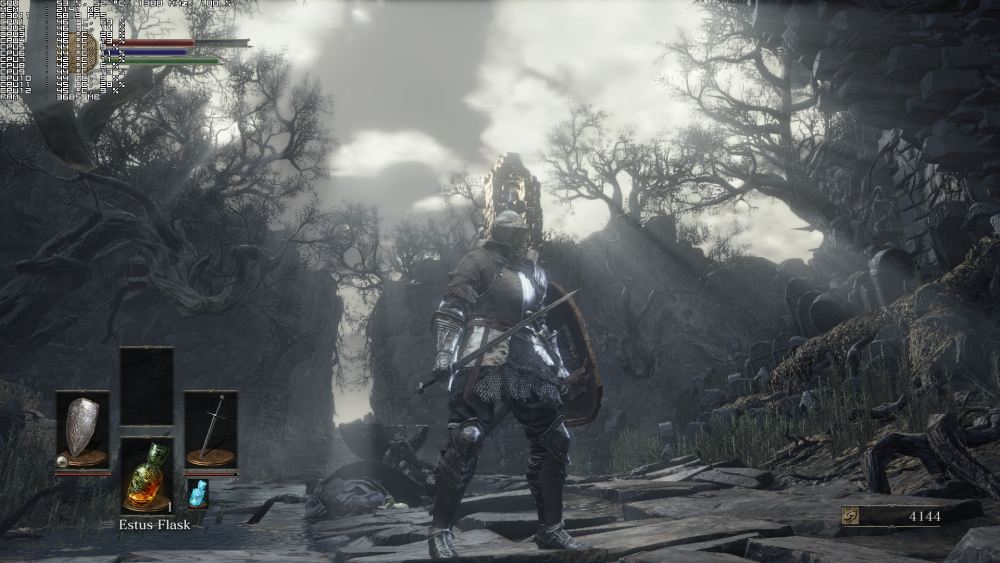Choose the shield in the left-hand slot

82,429
